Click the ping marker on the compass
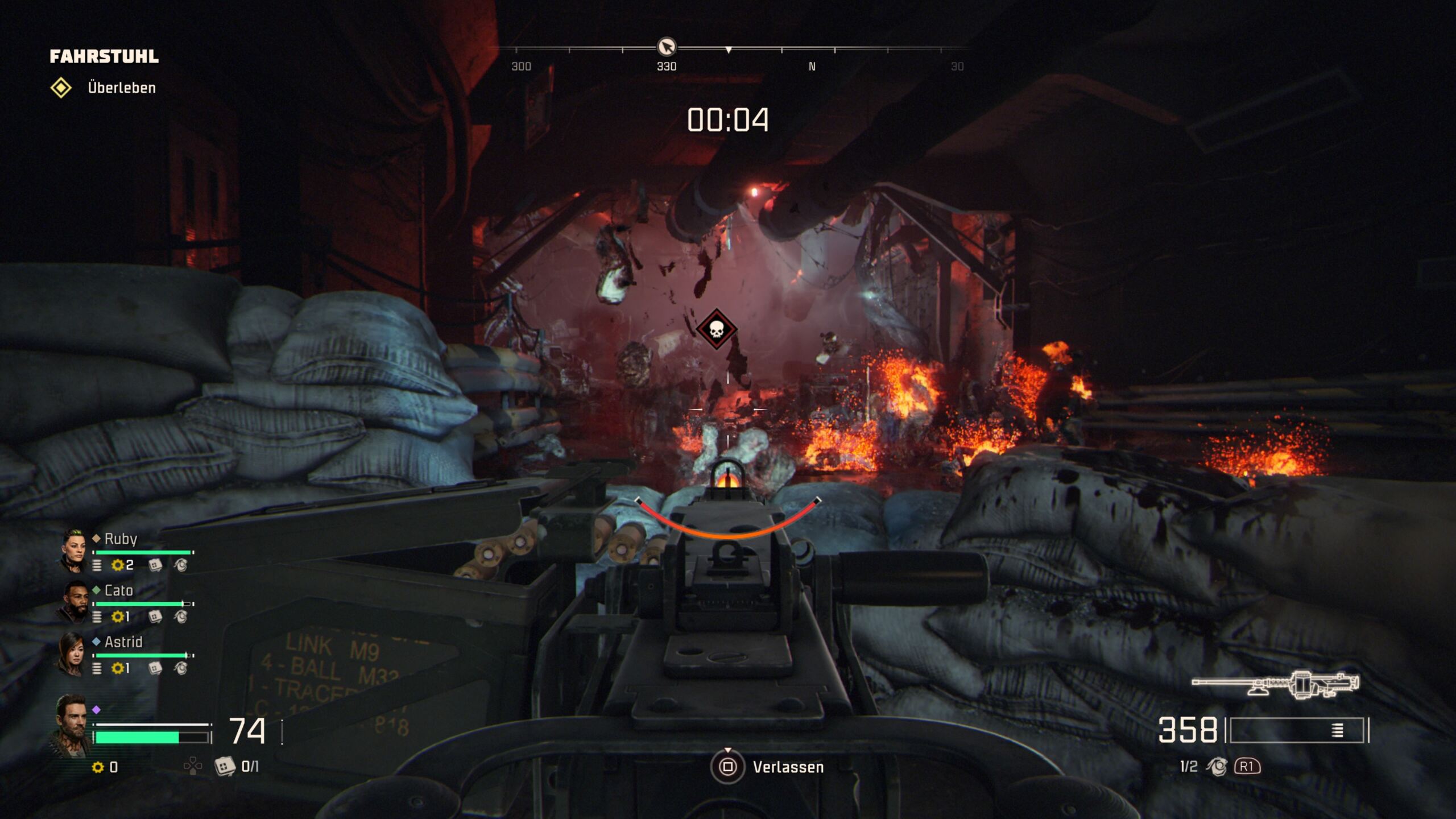Image resolution: width=1456 pixels, height=819 pixels. click(667, 46)
